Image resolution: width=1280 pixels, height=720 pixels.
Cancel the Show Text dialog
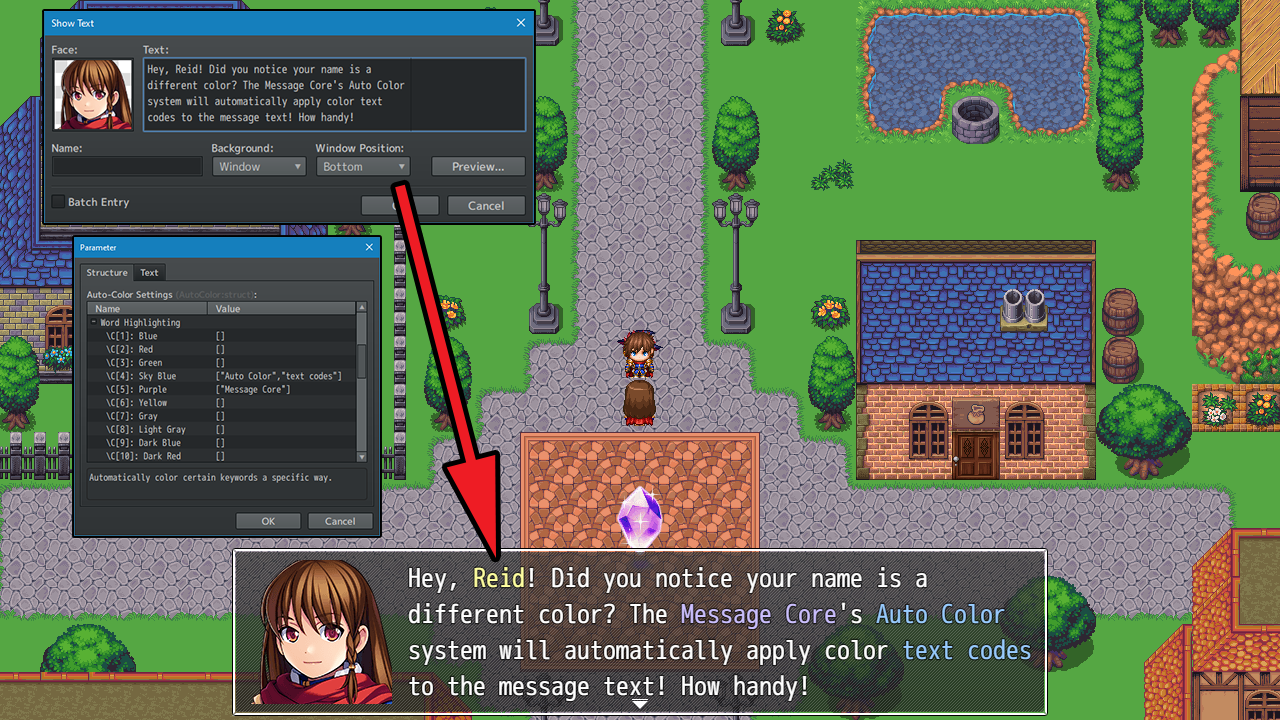click(x=485, y=206)
